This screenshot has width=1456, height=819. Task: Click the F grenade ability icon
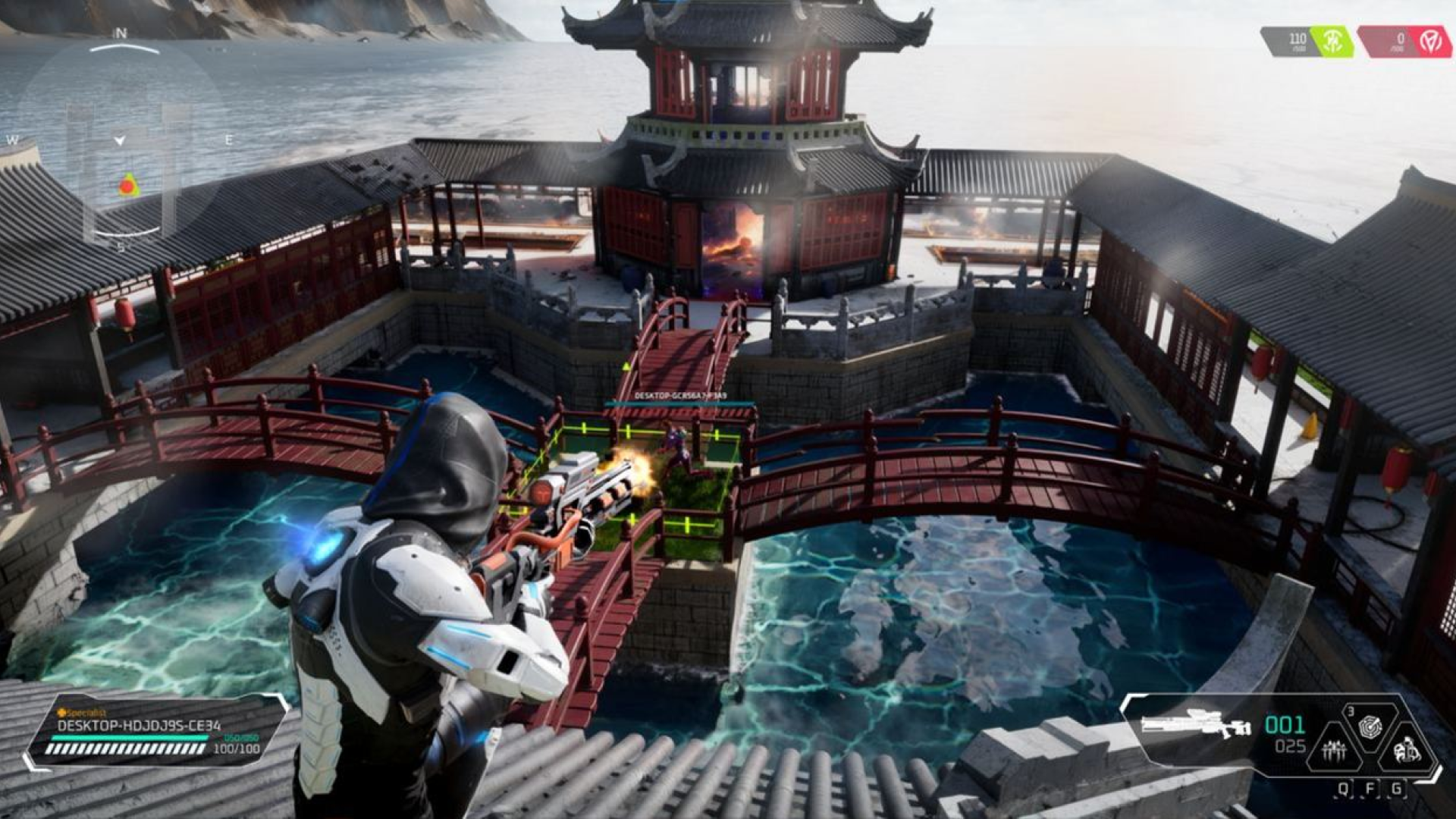pos(1370,726)
